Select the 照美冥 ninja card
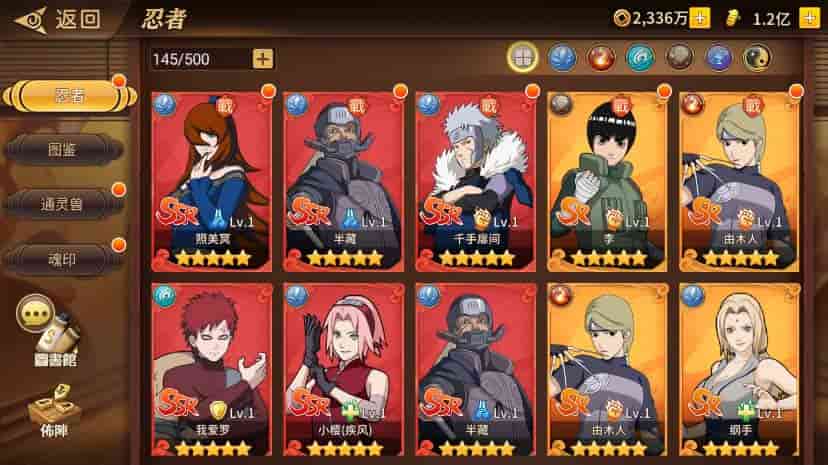The width and height of the screenshot is (828, 465). [x=211, y=180]
